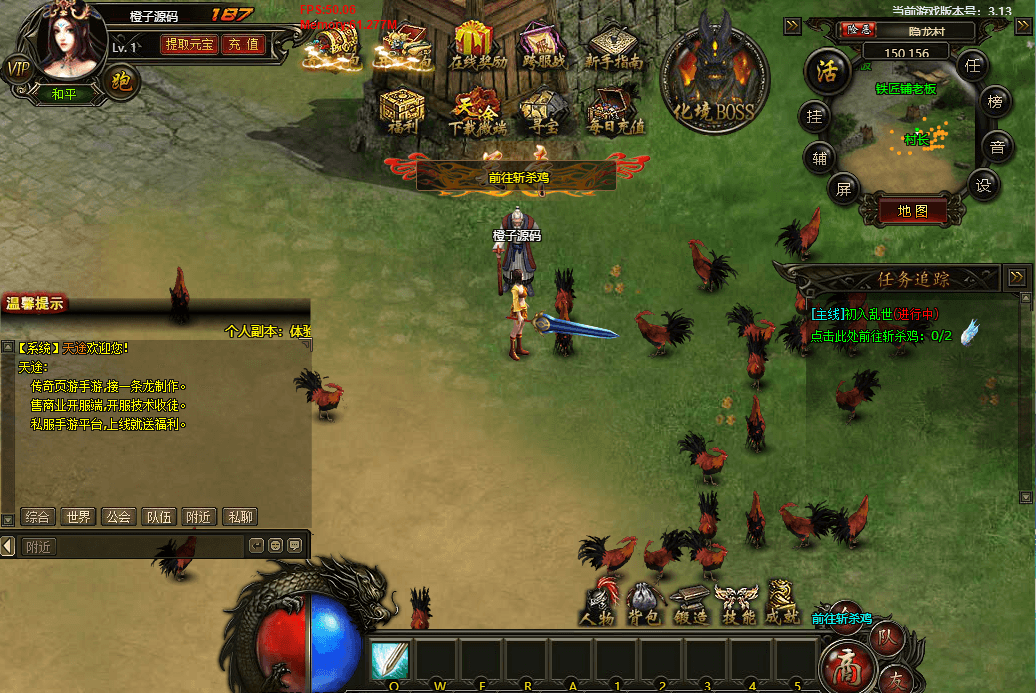Open the 人物 character panel
This screenshot has height=693, width=1036.
pyautogui.click(x=600, y=605)
